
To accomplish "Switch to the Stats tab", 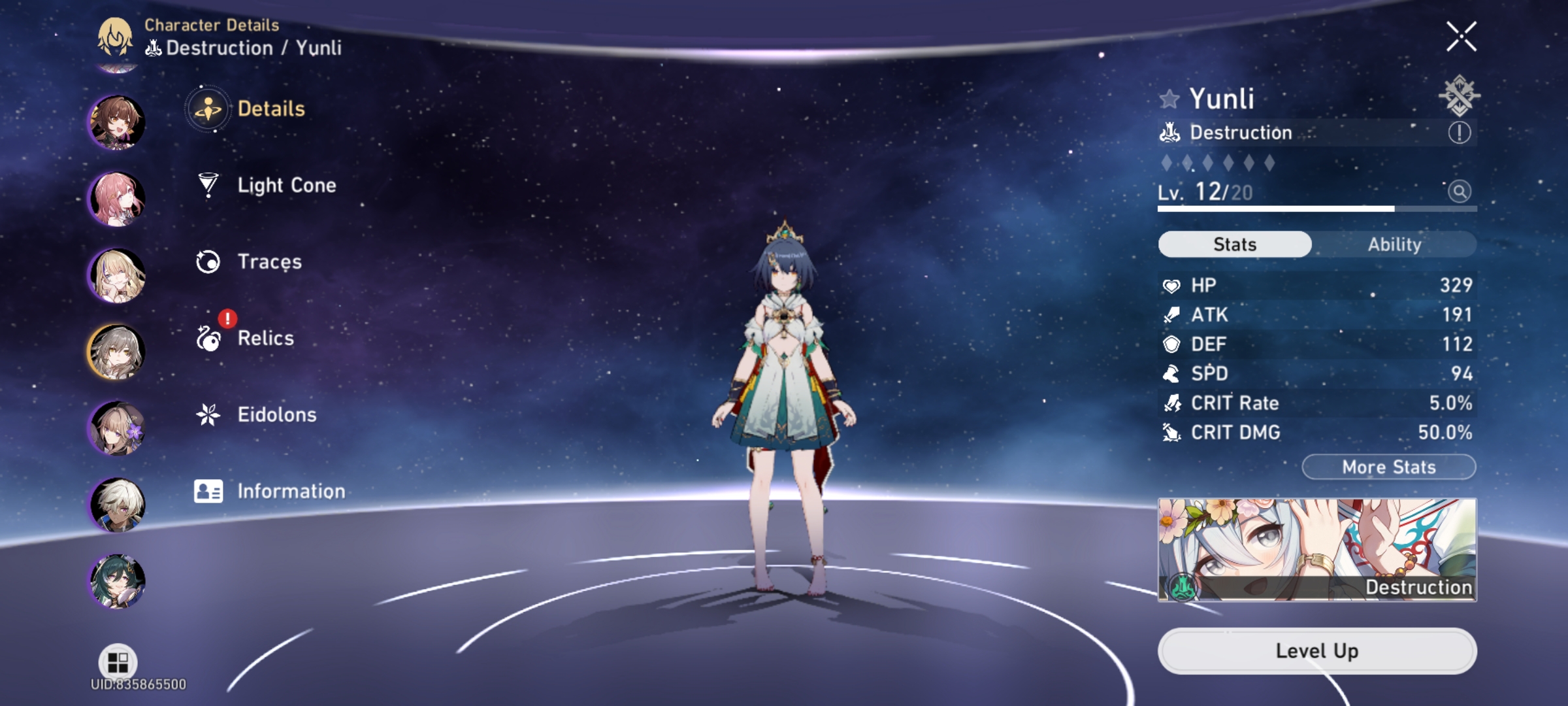I will [x=1233, y=244].
